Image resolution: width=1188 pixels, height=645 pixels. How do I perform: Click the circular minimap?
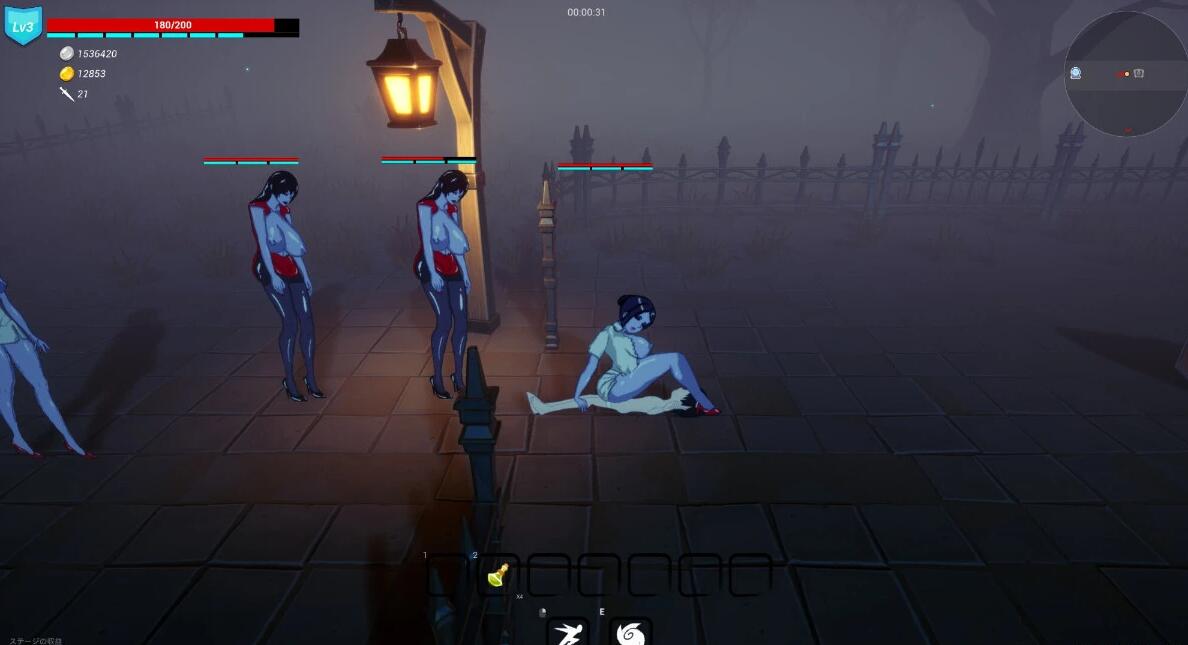(x=1125, y=73)
